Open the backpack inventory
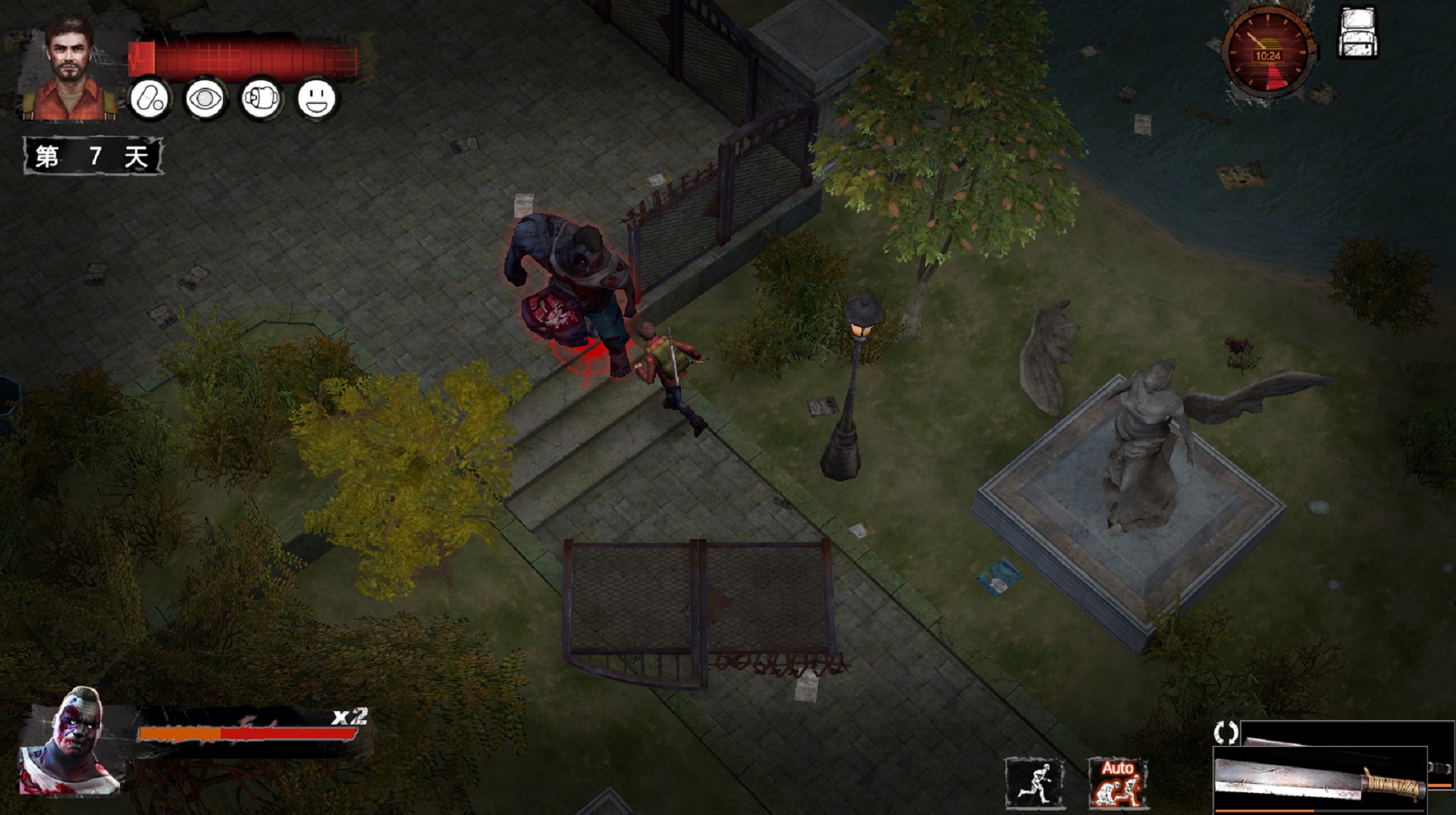Image resolution: width=1456 pixels, height=815 pixels. pos(1358,33)
